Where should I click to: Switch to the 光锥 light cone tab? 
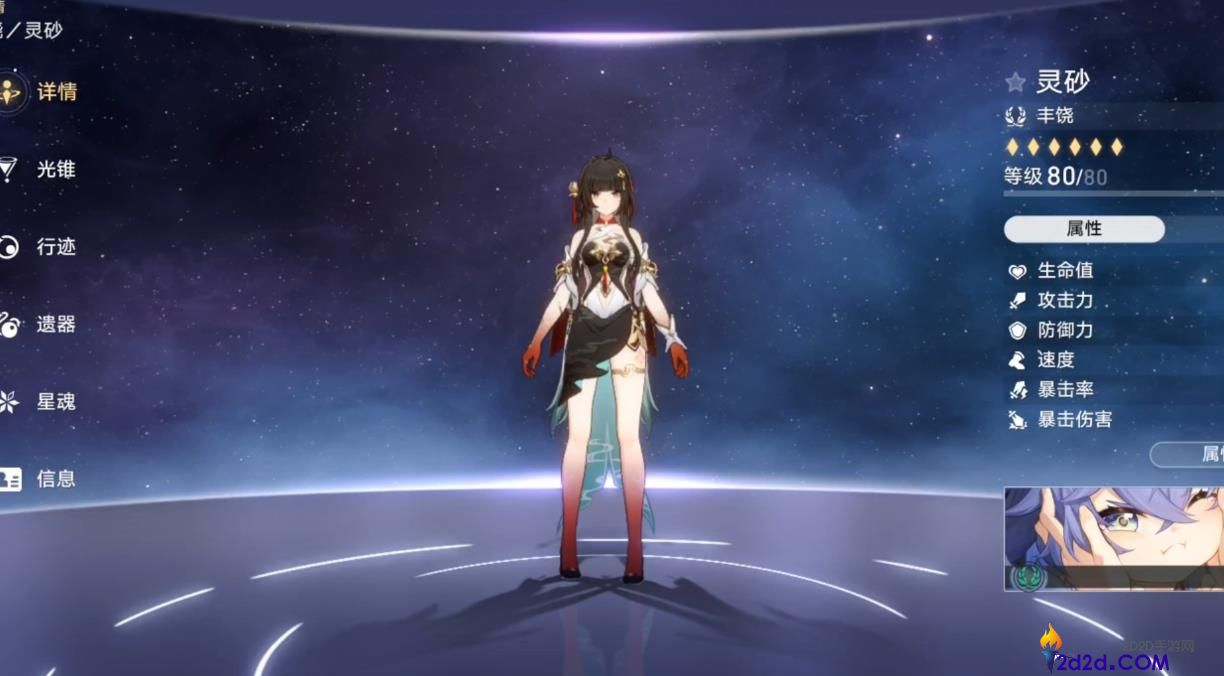(x=40, y=169)
